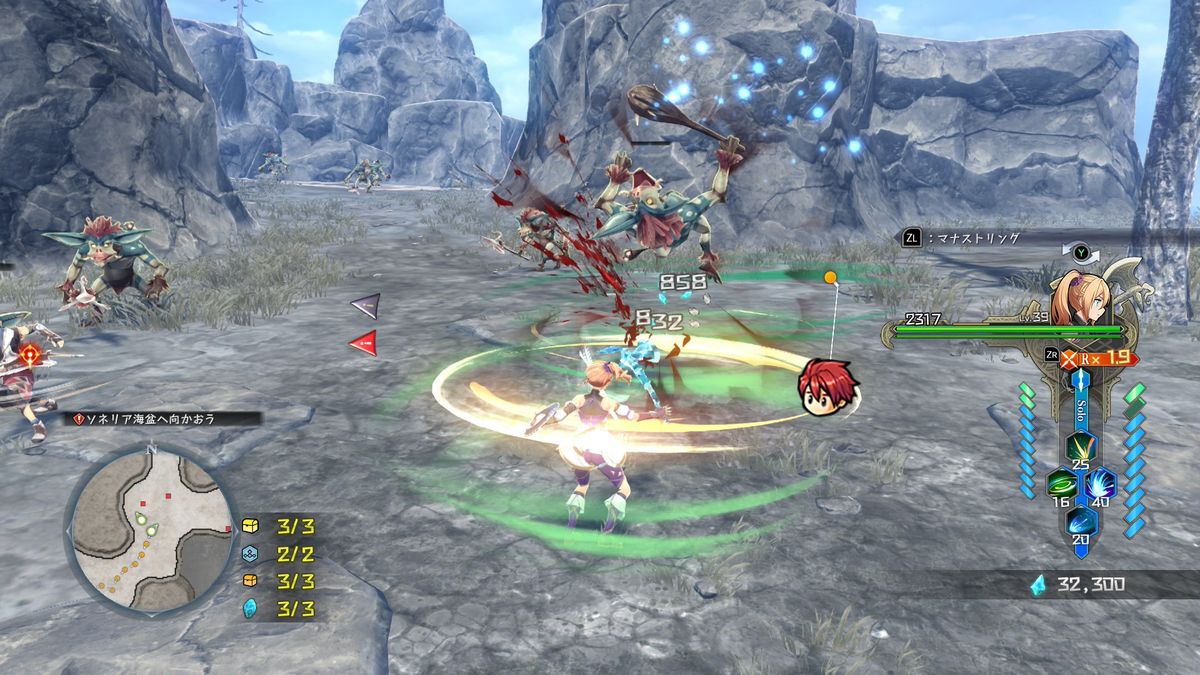This screenshot has width=1200, height=675.
Task: Open the circular minimap
Action: [150, 527]
